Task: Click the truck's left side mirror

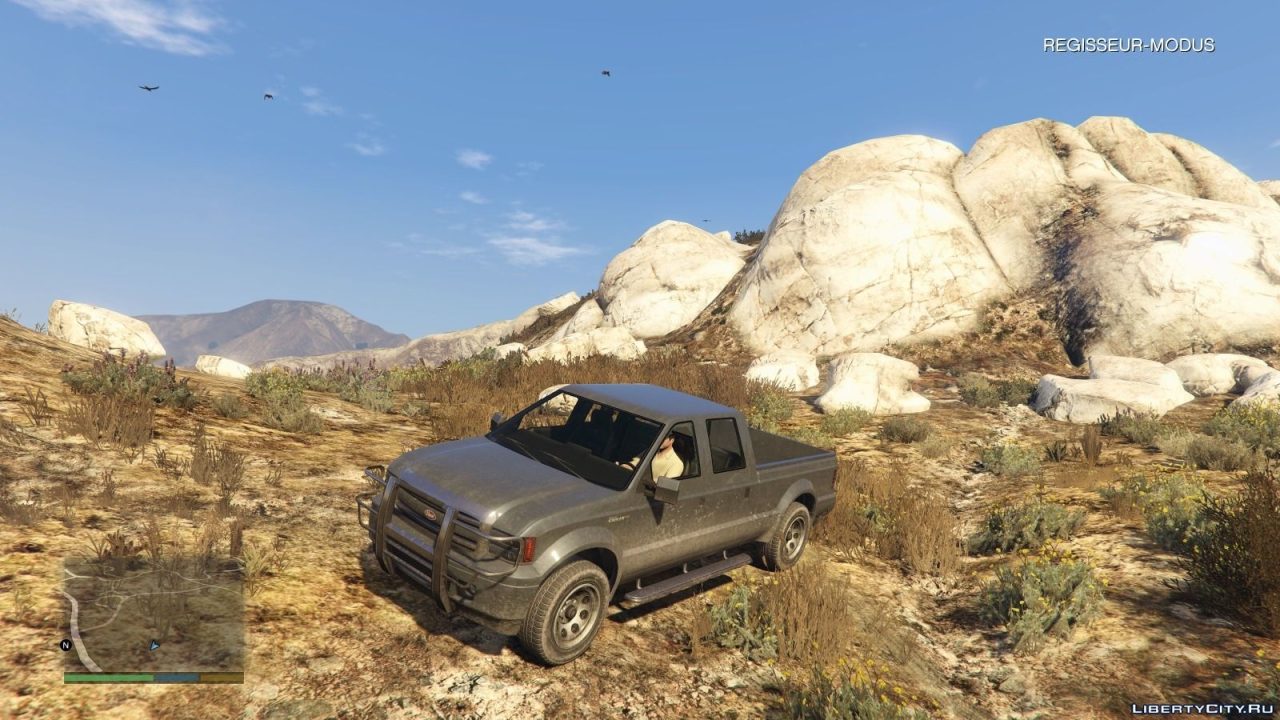Action: click(665, 488)
